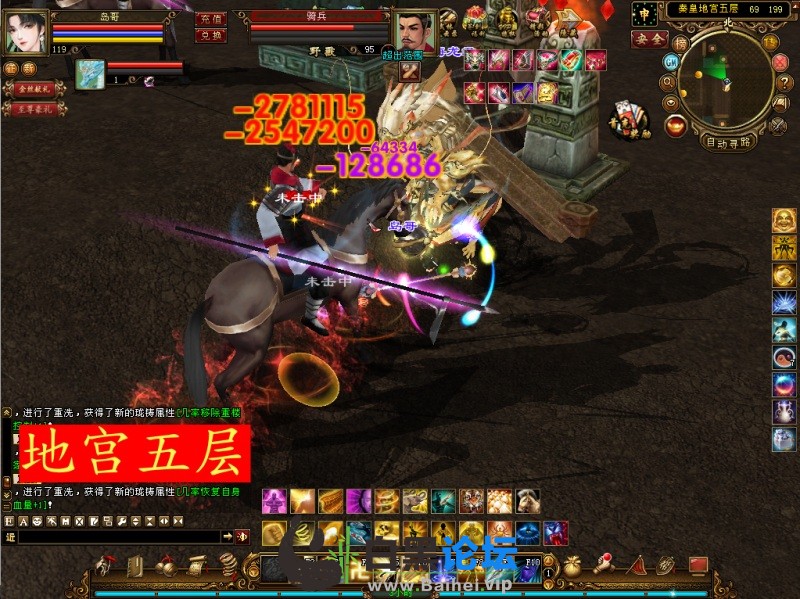Screen dimensions: 800x599
Task: Open the 榜 ranking button by minimap
Action: [682, 43]
